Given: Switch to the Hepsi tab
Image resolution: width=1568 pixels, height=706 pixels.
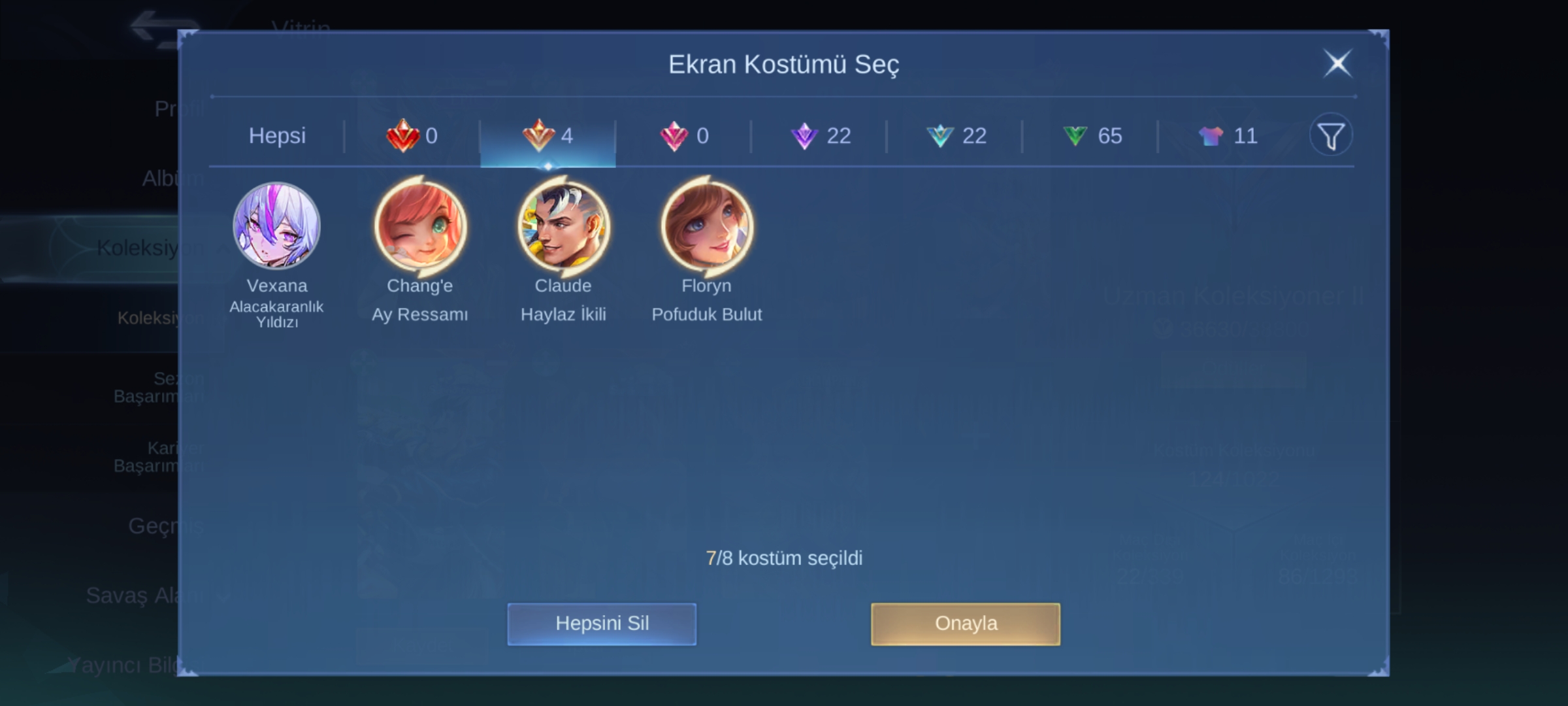Looking at the screenshot, I should point(277,136).
